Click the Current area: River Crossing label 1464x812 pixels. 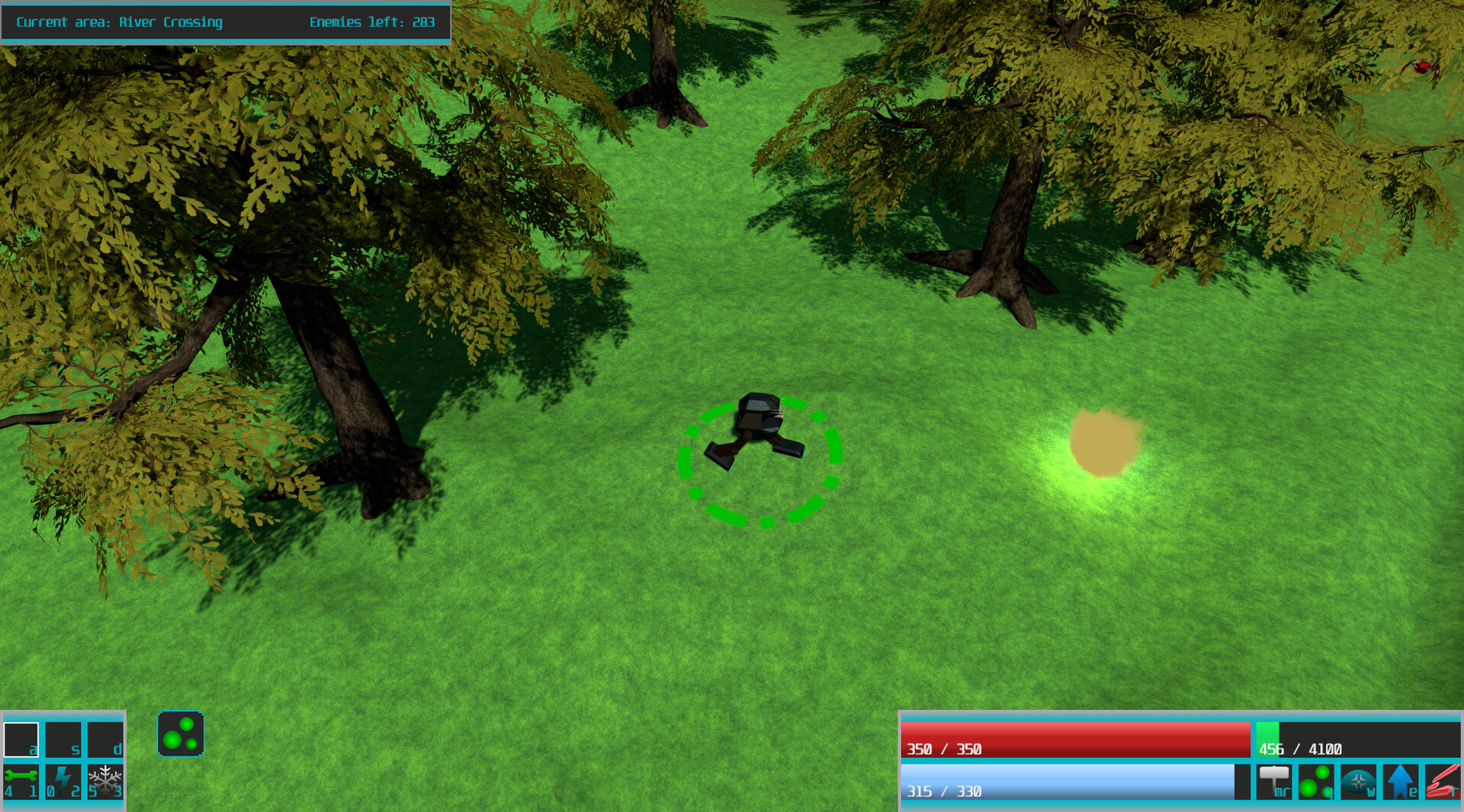point(118,22)
